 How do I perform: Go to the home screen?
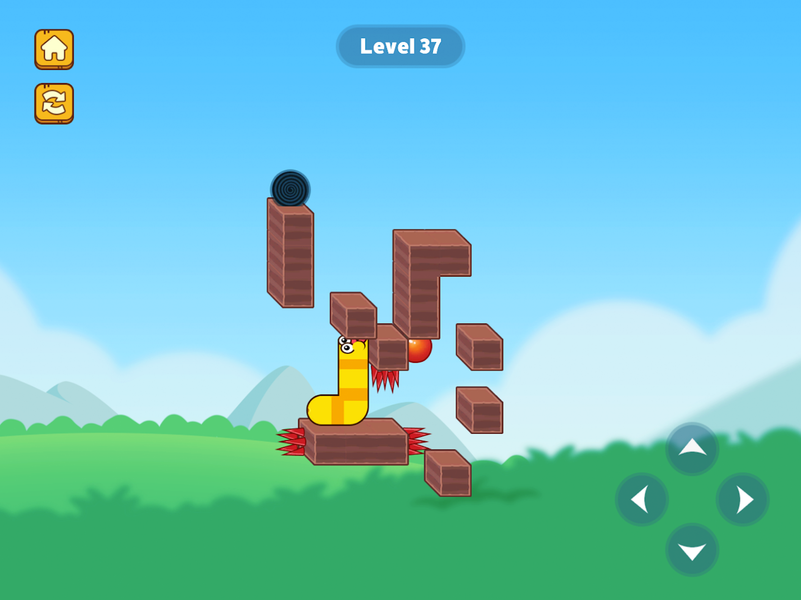coord(54,48)
